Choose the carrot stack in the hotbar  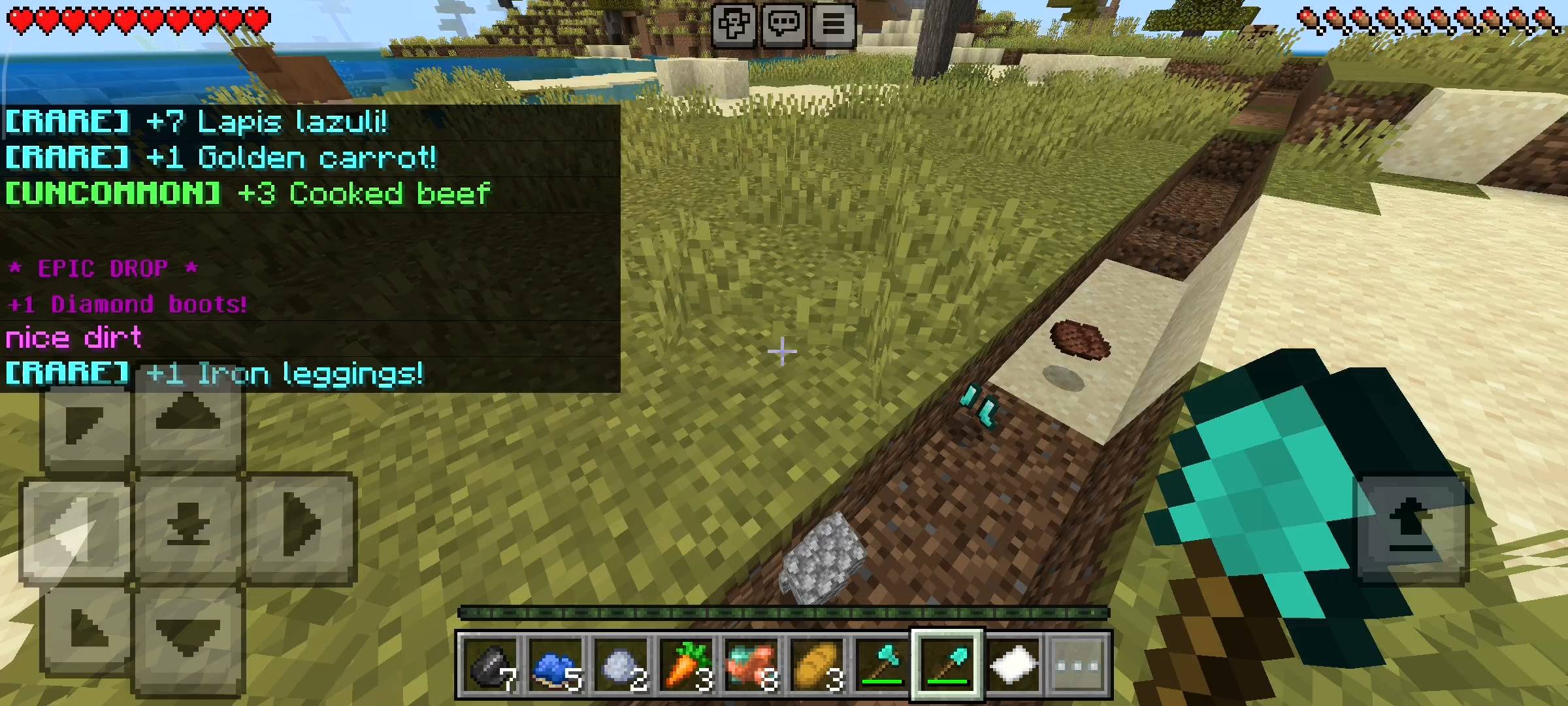pyautogui.click(x=687, y=665)
